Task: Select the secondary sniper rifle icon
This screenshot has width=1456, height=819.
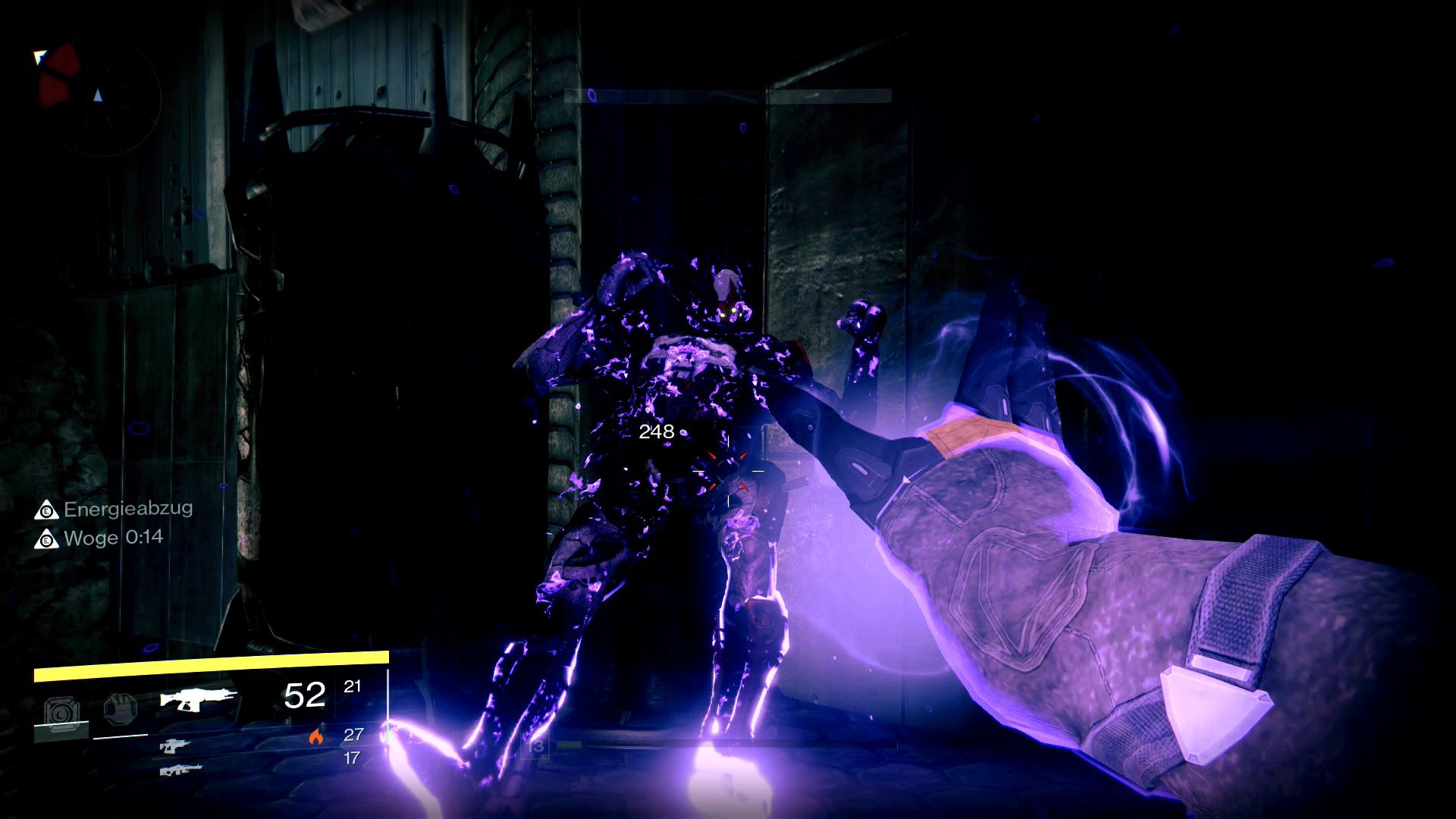Action: (x=177, y=748)
